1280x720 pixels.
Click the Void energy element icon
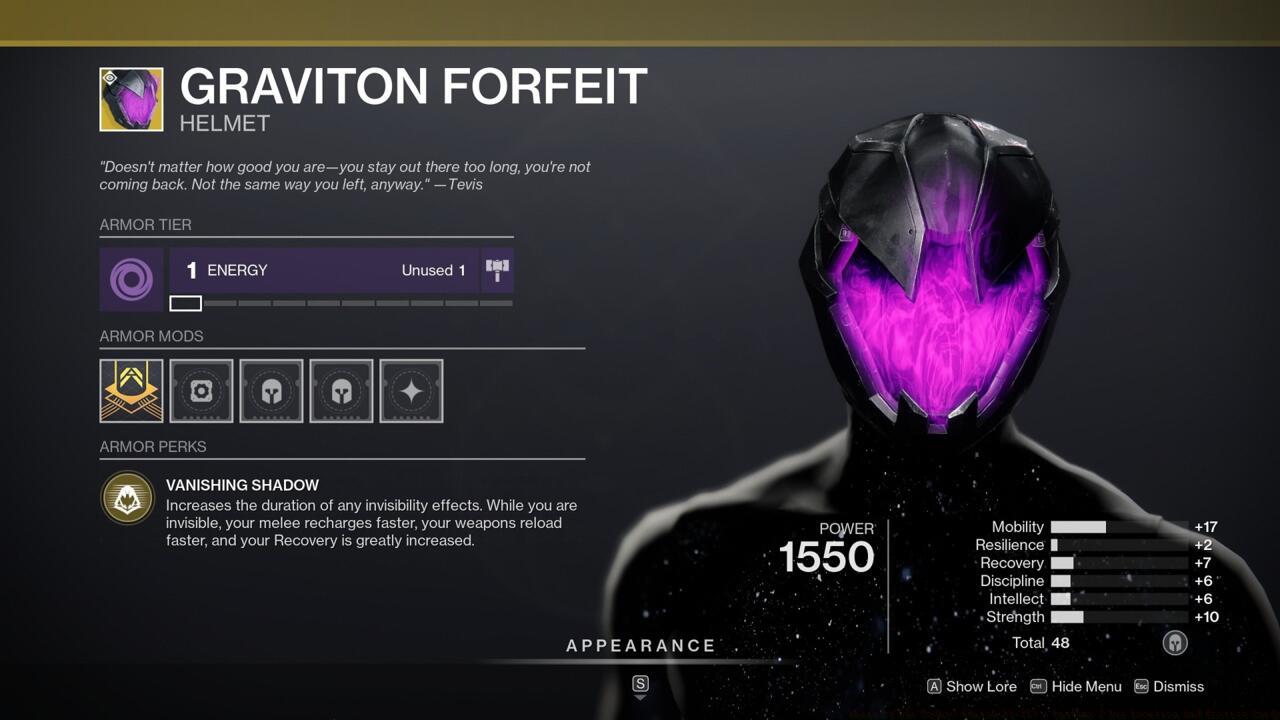tap(131, 279)
